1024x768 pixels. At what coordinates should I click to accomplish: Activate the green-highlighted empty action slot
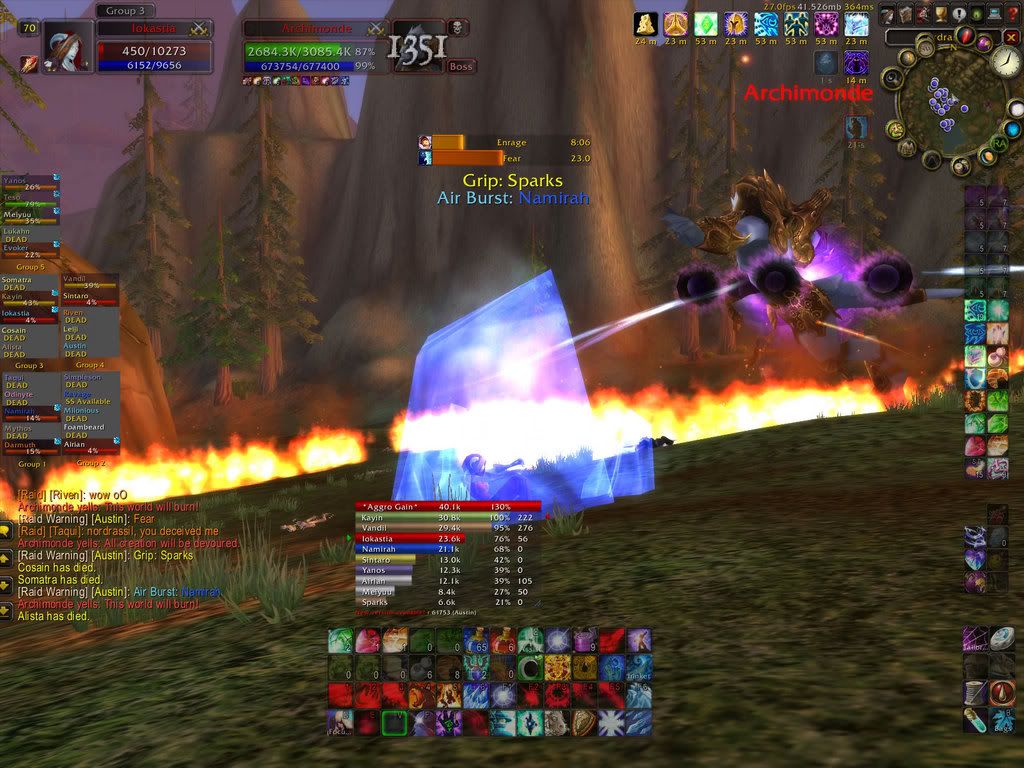tap(394, 723)
